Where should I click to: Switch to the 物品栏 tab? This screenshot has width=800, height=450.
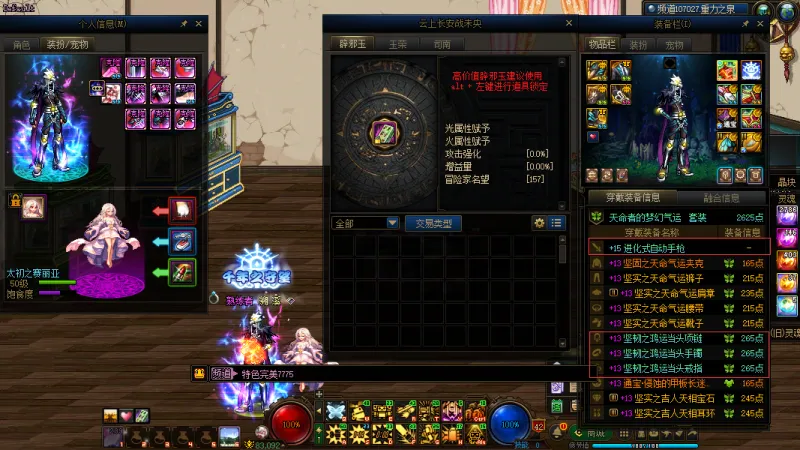click(600, 45)
